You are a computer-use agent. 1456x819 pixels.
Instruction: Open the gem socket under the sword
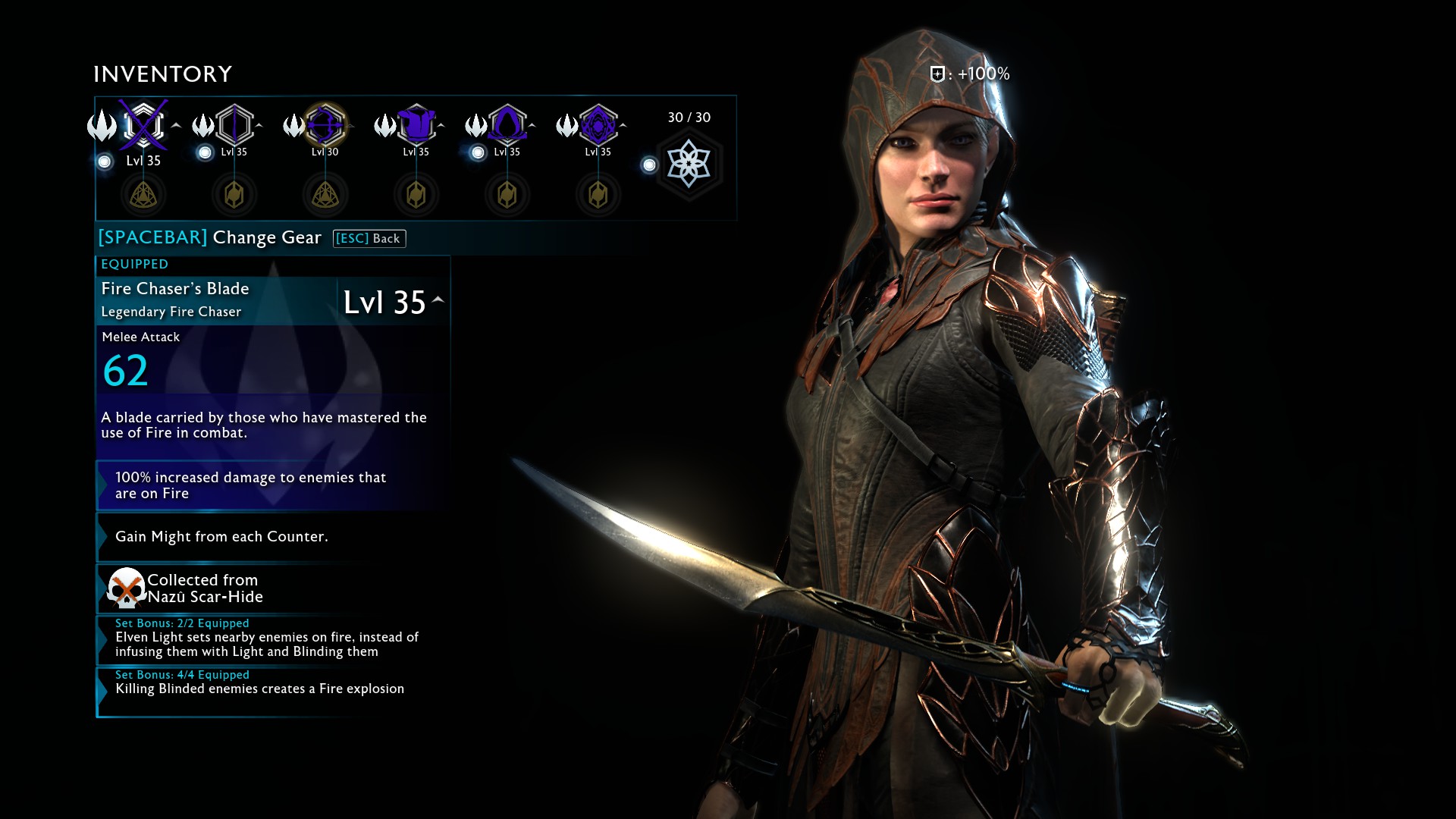pyautogui.click(x=143, y=195)
